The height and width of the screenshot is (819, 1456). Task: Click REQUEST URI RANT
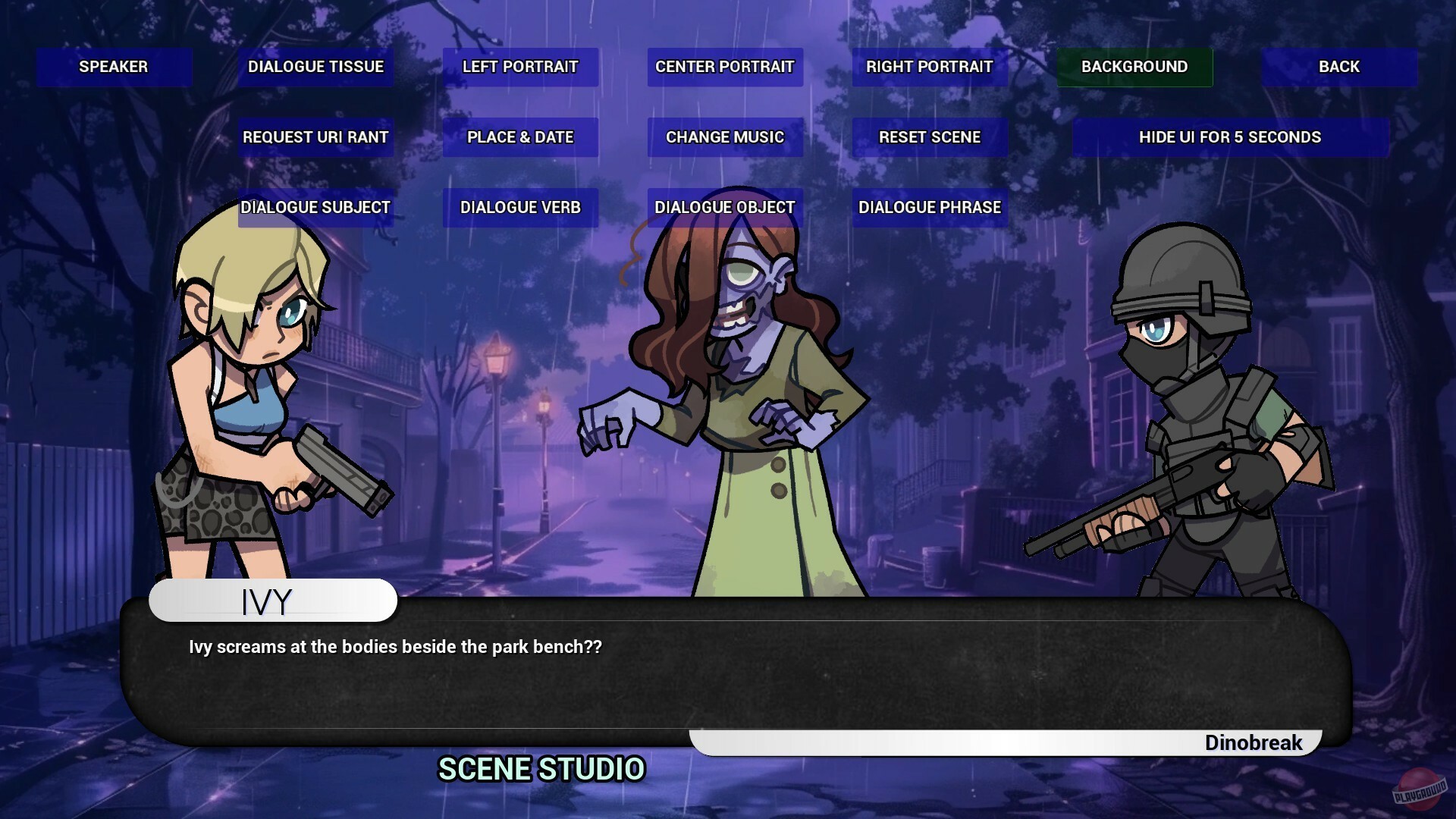click(x=315, y=137)
